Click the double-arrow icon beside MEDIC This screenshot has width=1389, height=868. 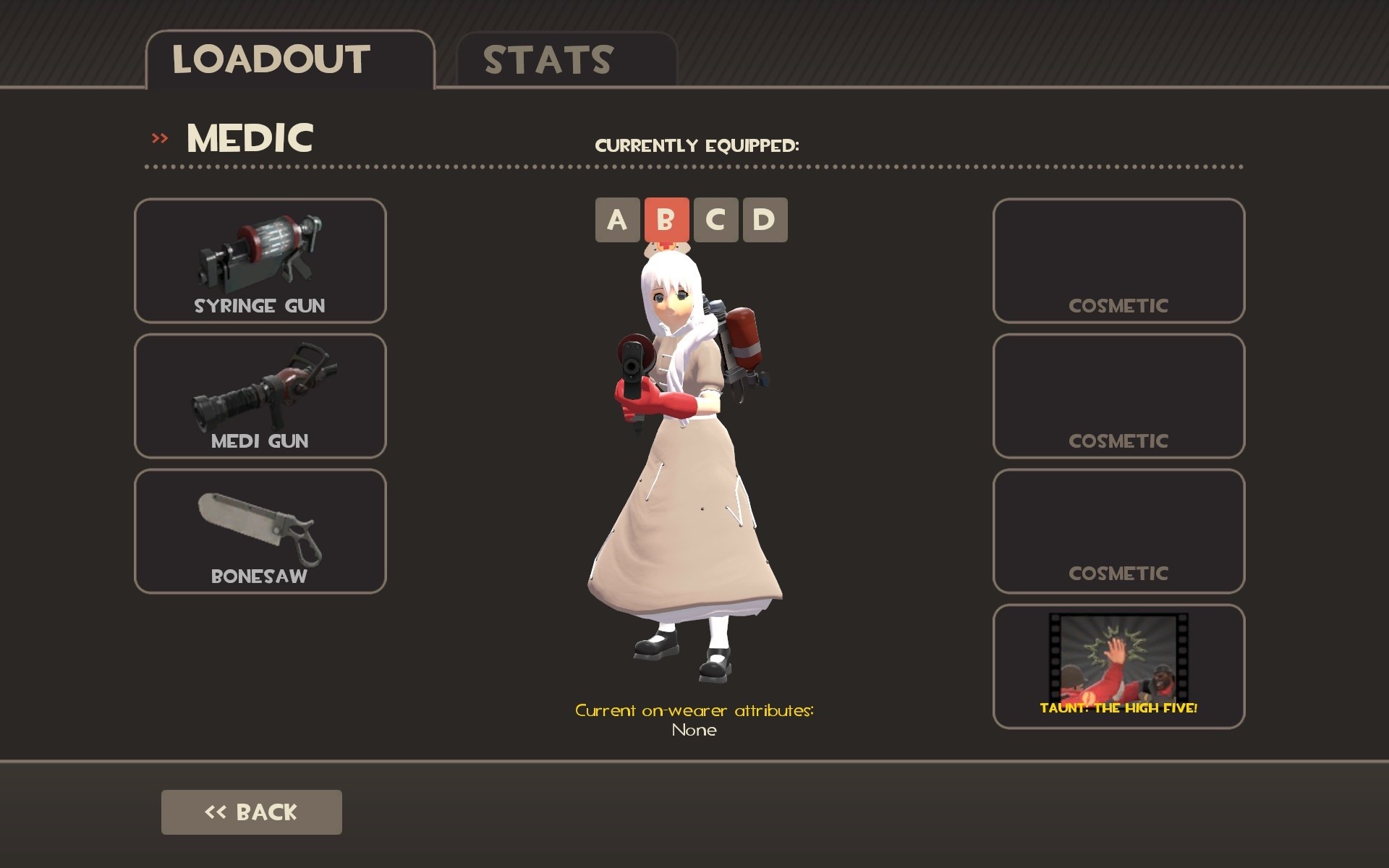click(161, 137)
